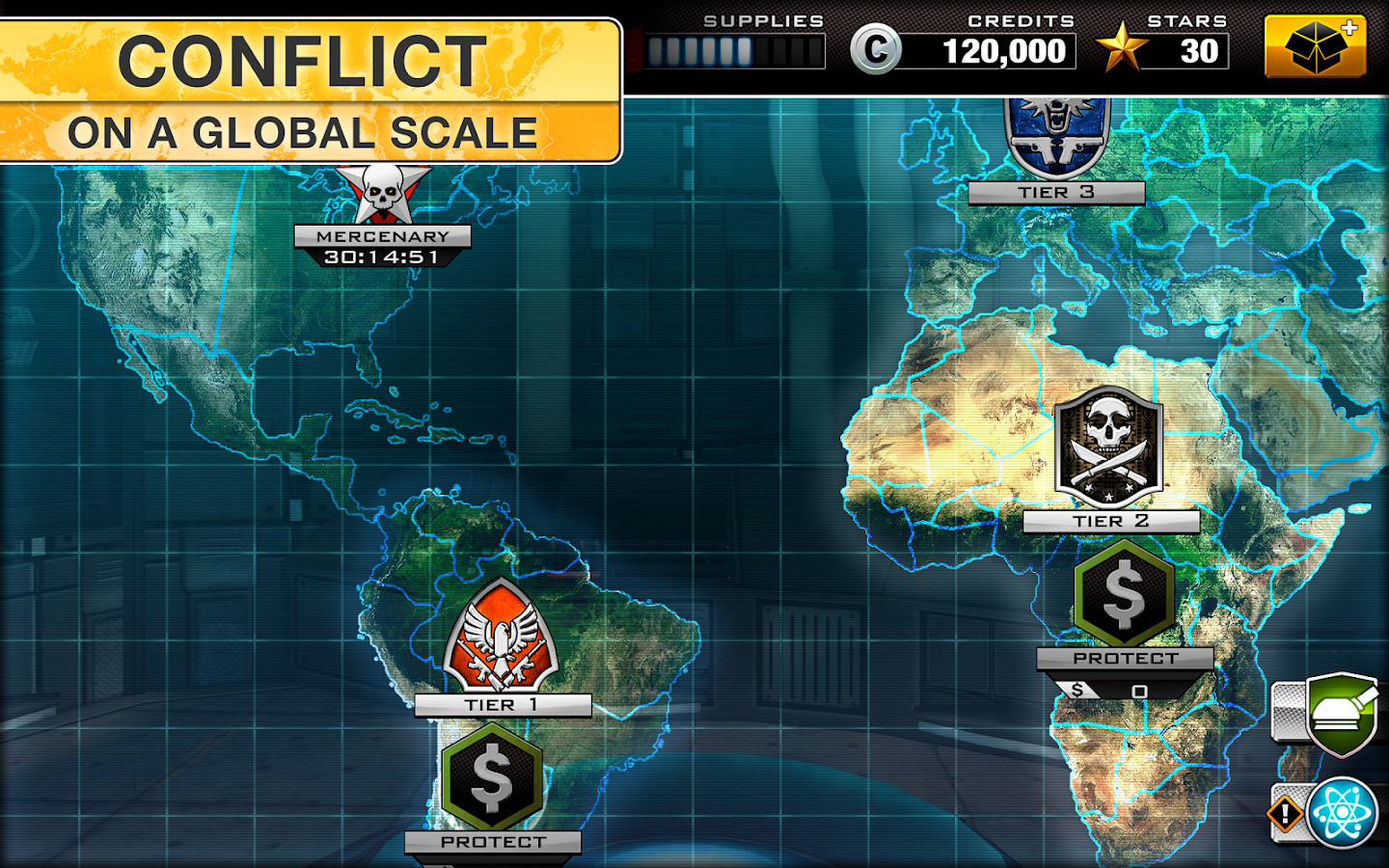Open the supply crate purchase icon

(1317, 44)
